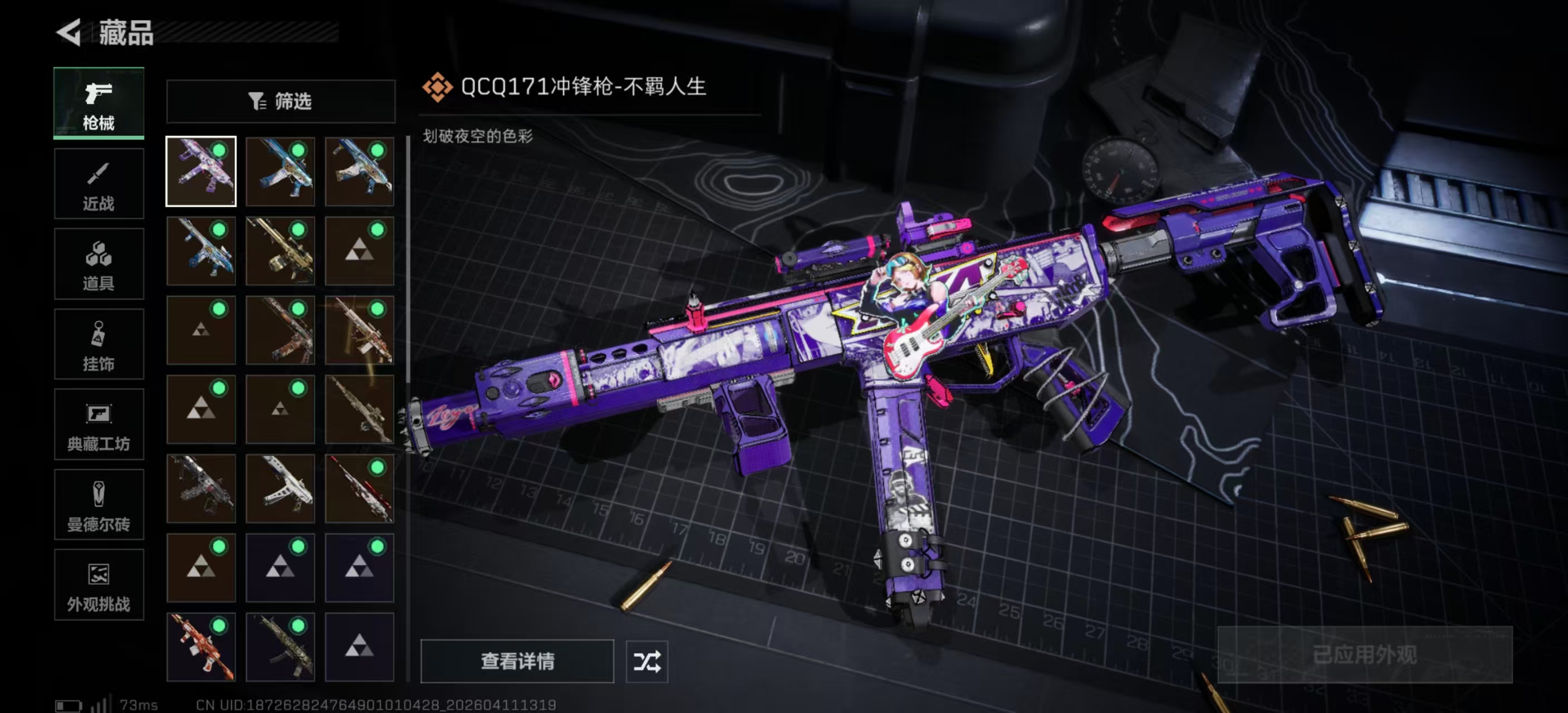The width and height of the screenshot is (1568, 713).
Task: Click the back arrow beside 藏品
Action: coord(69,33)
